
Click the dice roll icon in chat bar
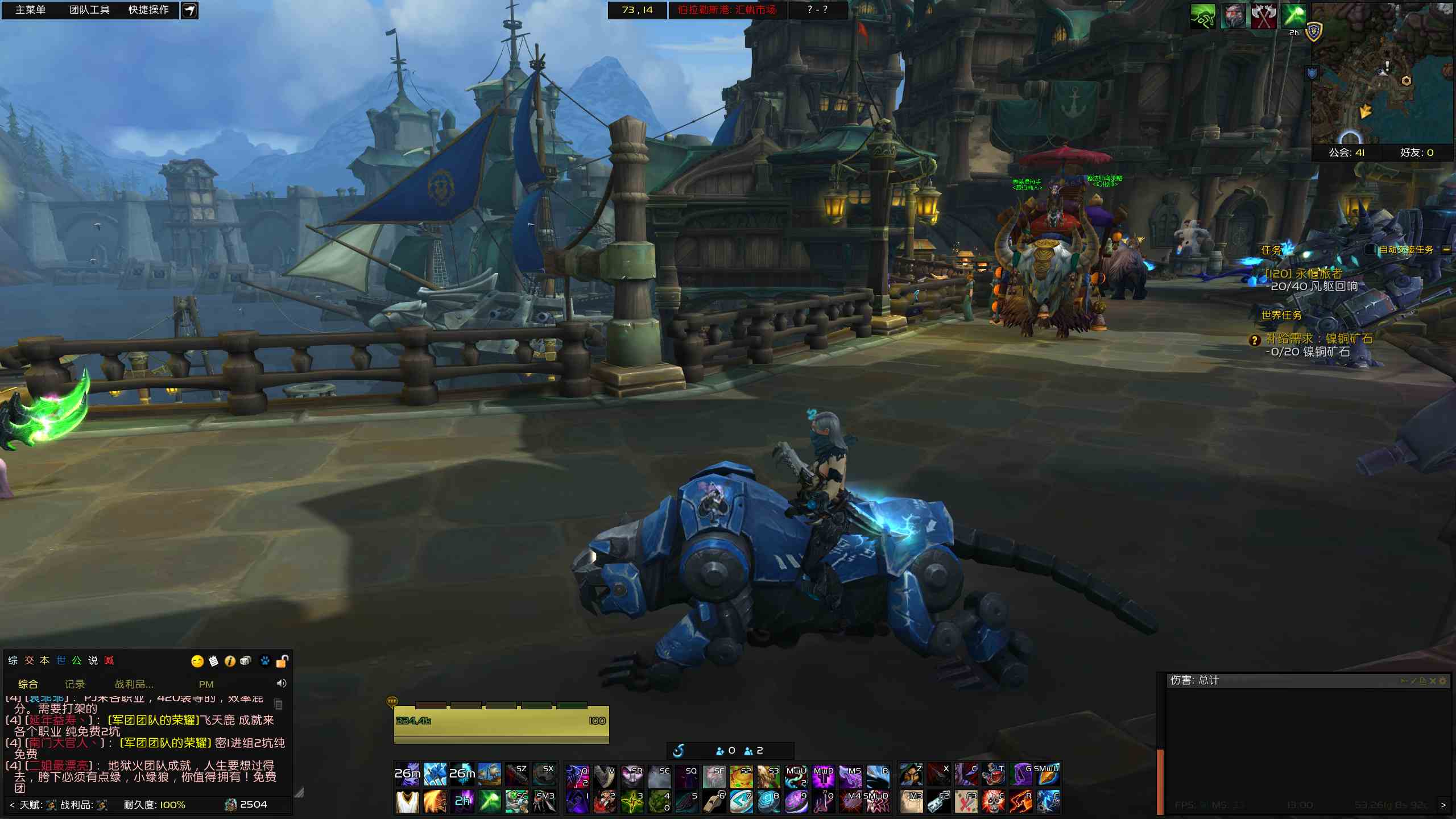(246, 661)
